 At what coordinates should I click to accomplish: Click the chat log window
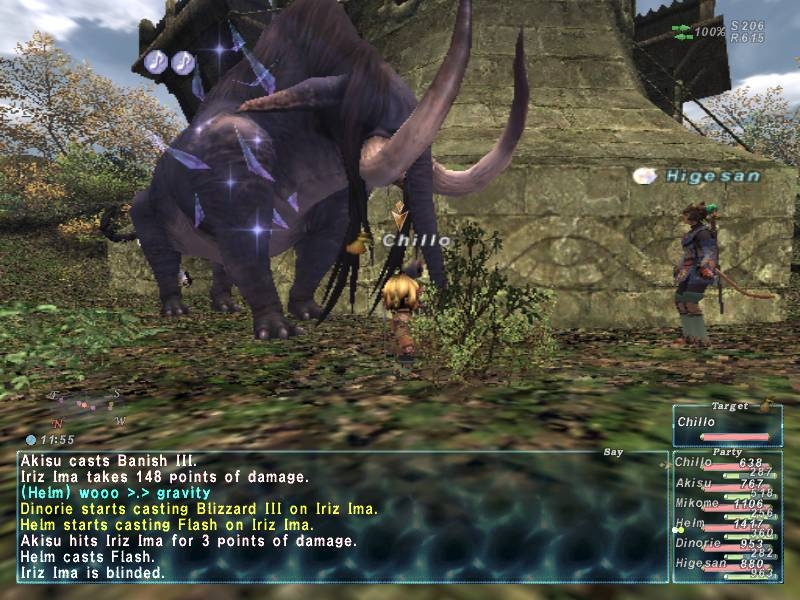[x=342, y=517]
